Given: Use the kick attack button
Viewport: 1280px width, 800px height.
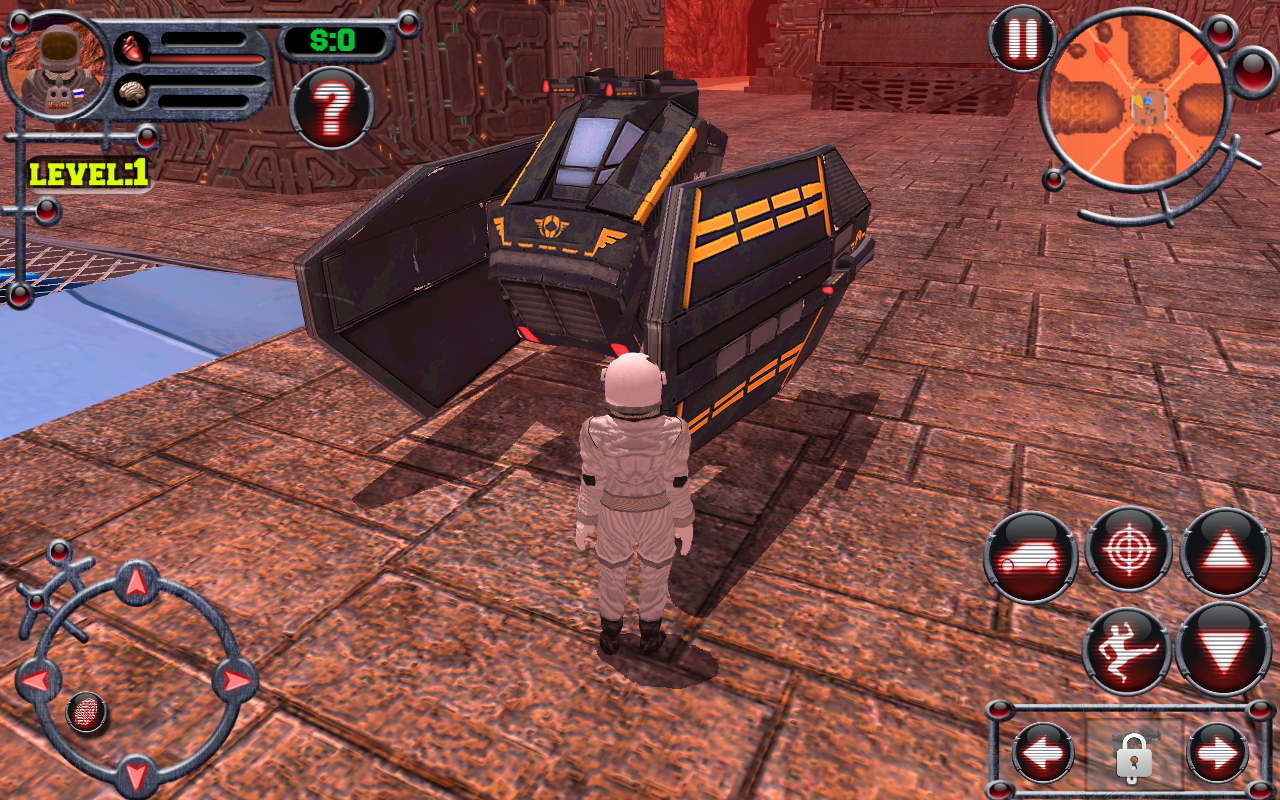Looking at the screenshot, I should (1128, 650).
